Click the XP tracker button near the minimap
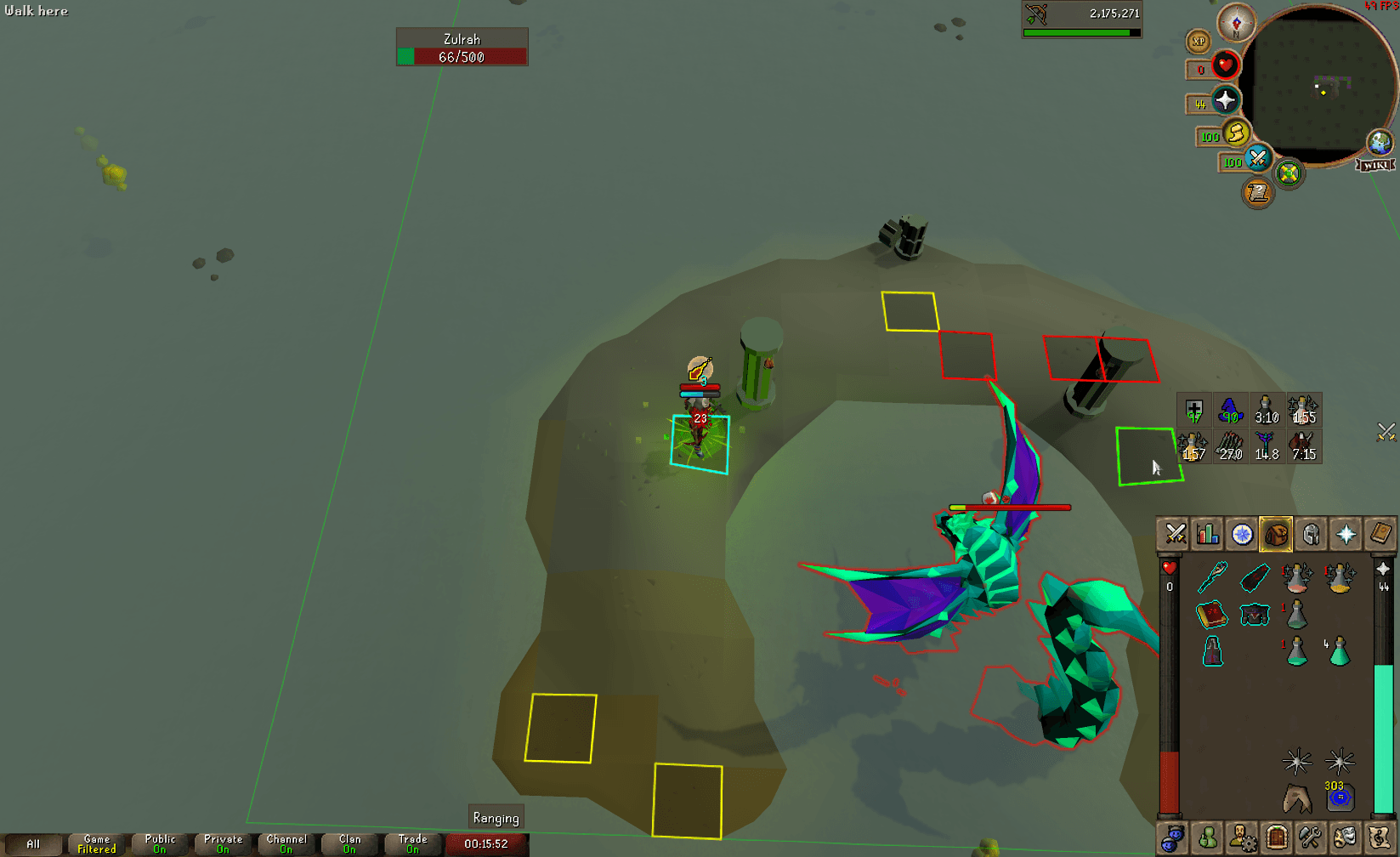This screenshot has width=1400, height=857. coord(1198,42)
